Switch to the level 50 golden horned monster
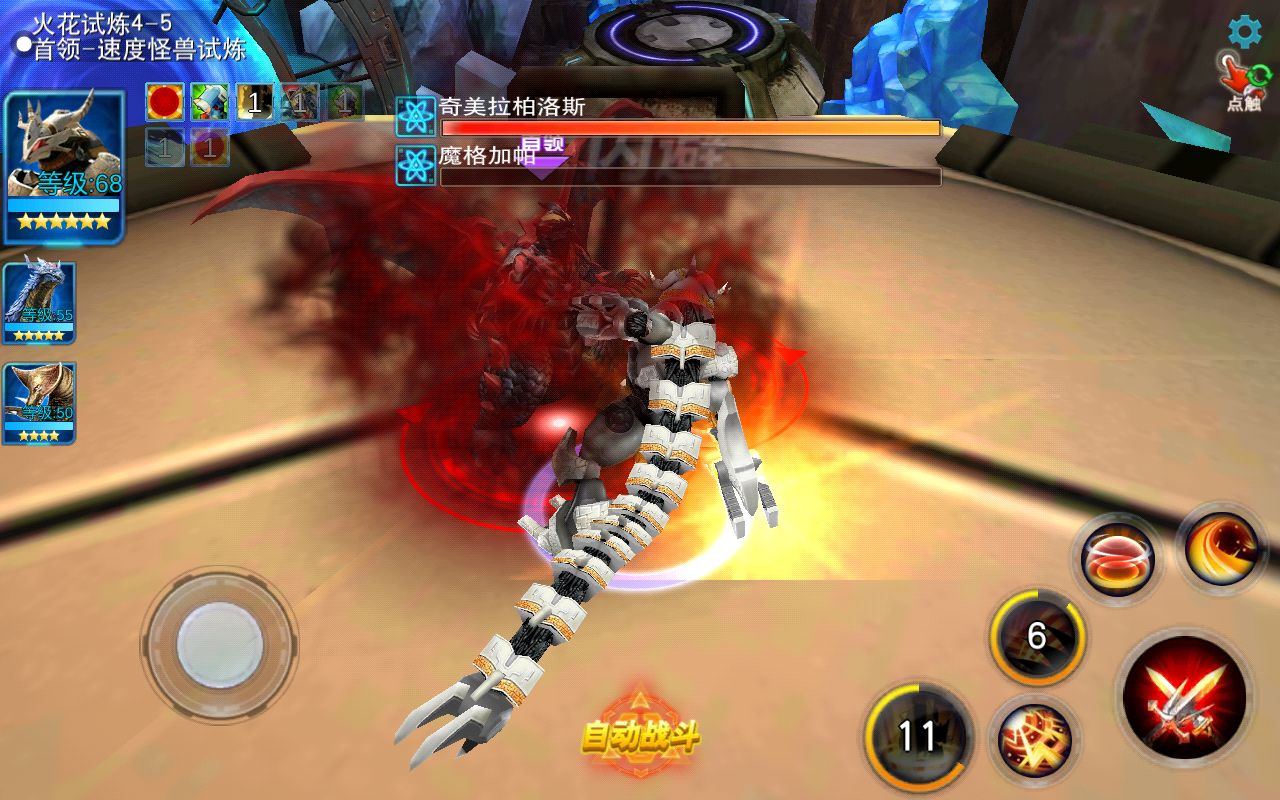 point(39,402)
